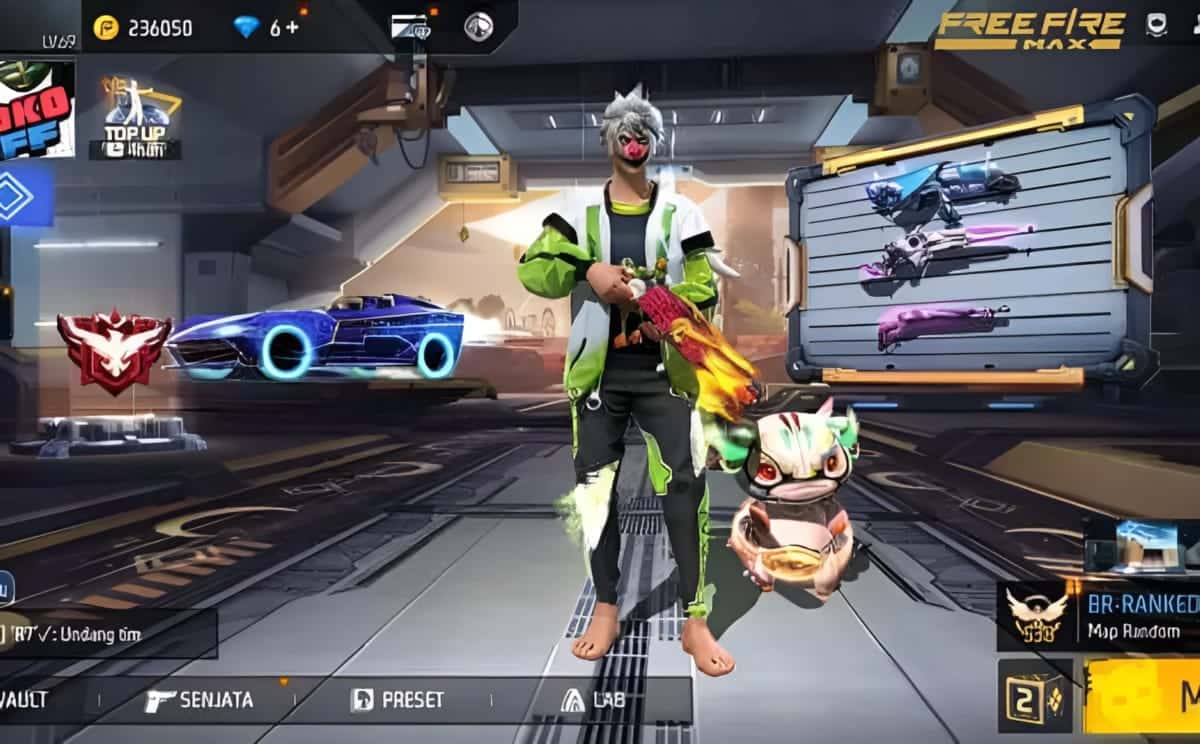Add diamonds with the plus button

[x=292, y=28]
